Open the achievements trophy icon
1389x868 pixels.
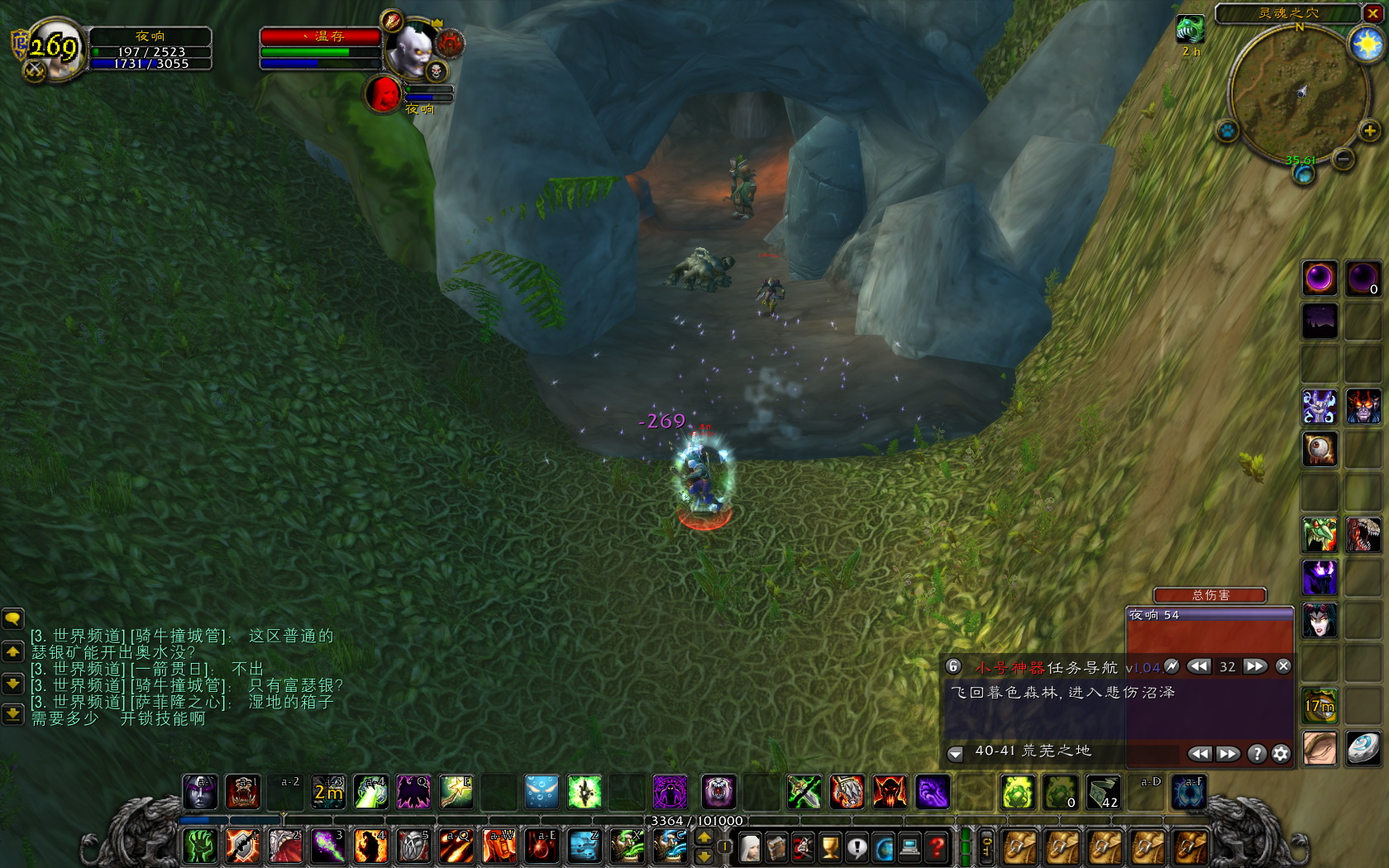[x=830, y=846]
